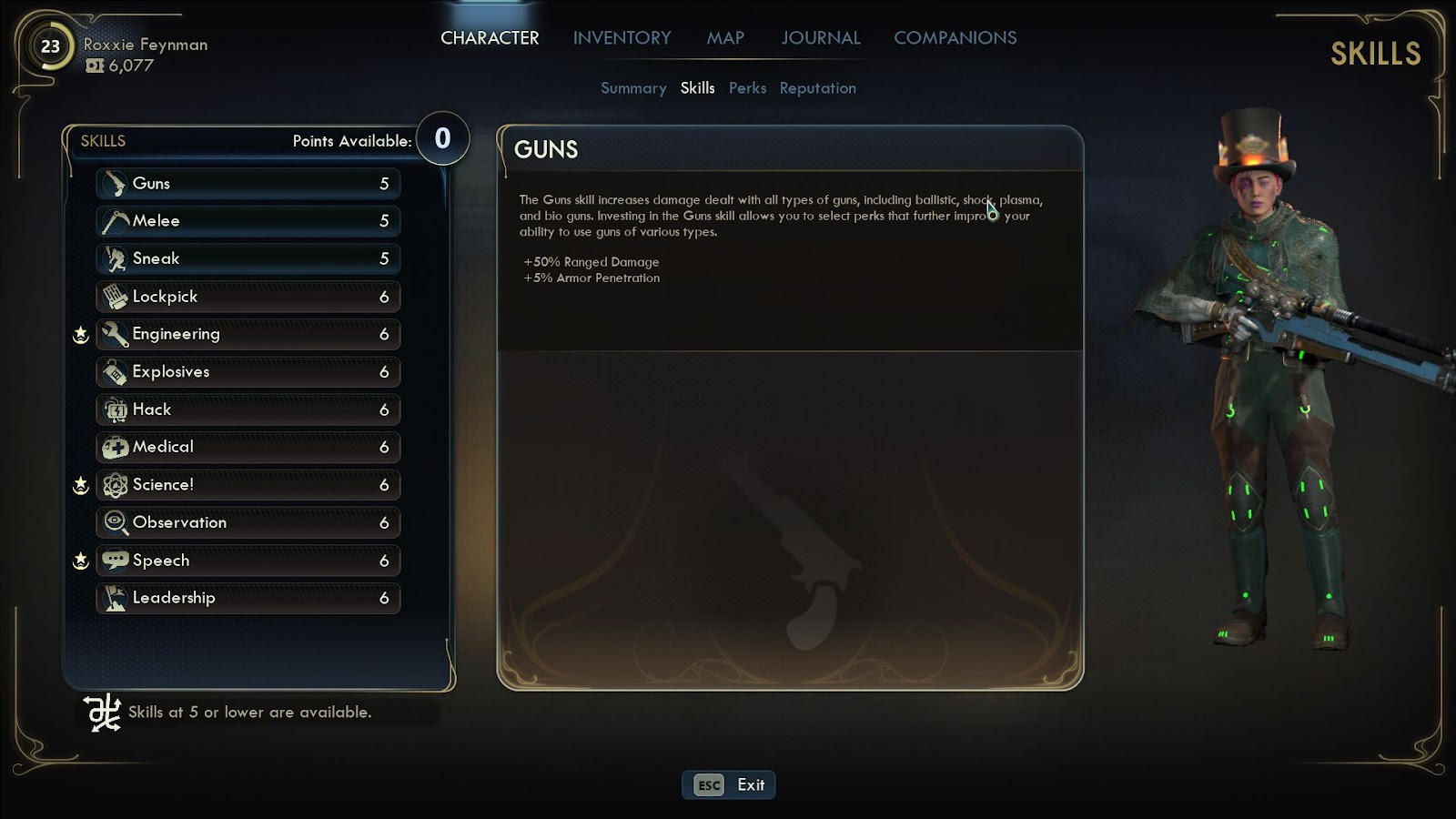Screen dimensions: 1456x819
Task: Go to the Companions tab
Action: coord(955,38)
